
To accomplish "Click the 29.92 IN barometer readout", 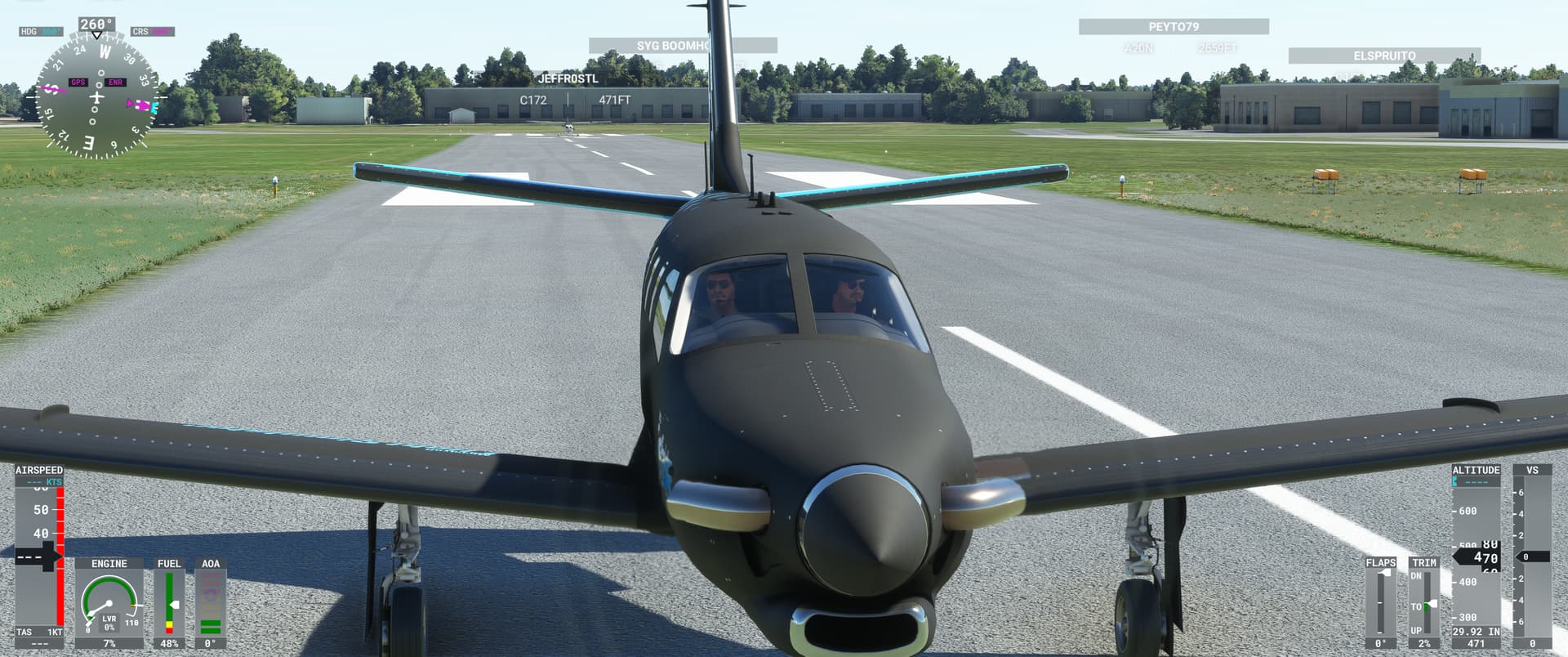I will coord(1476,631).
